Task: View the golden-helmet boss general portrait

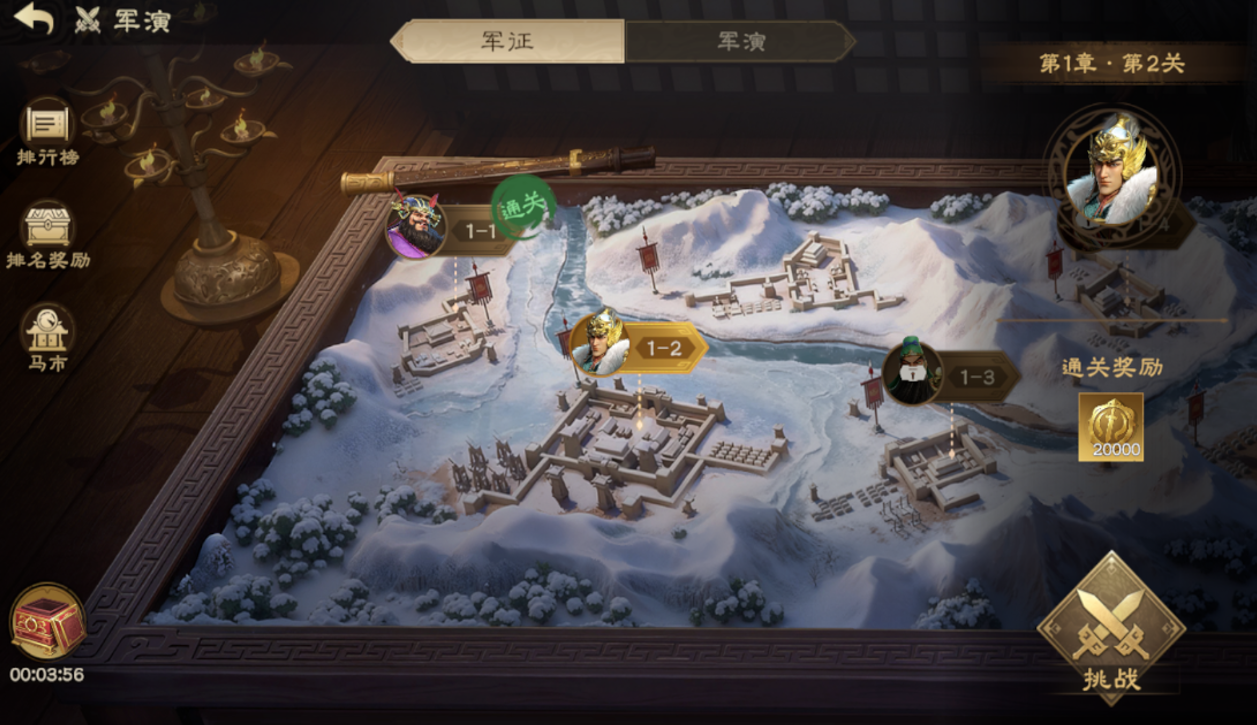Action: pyautogui.click(x=1110, y=170)
